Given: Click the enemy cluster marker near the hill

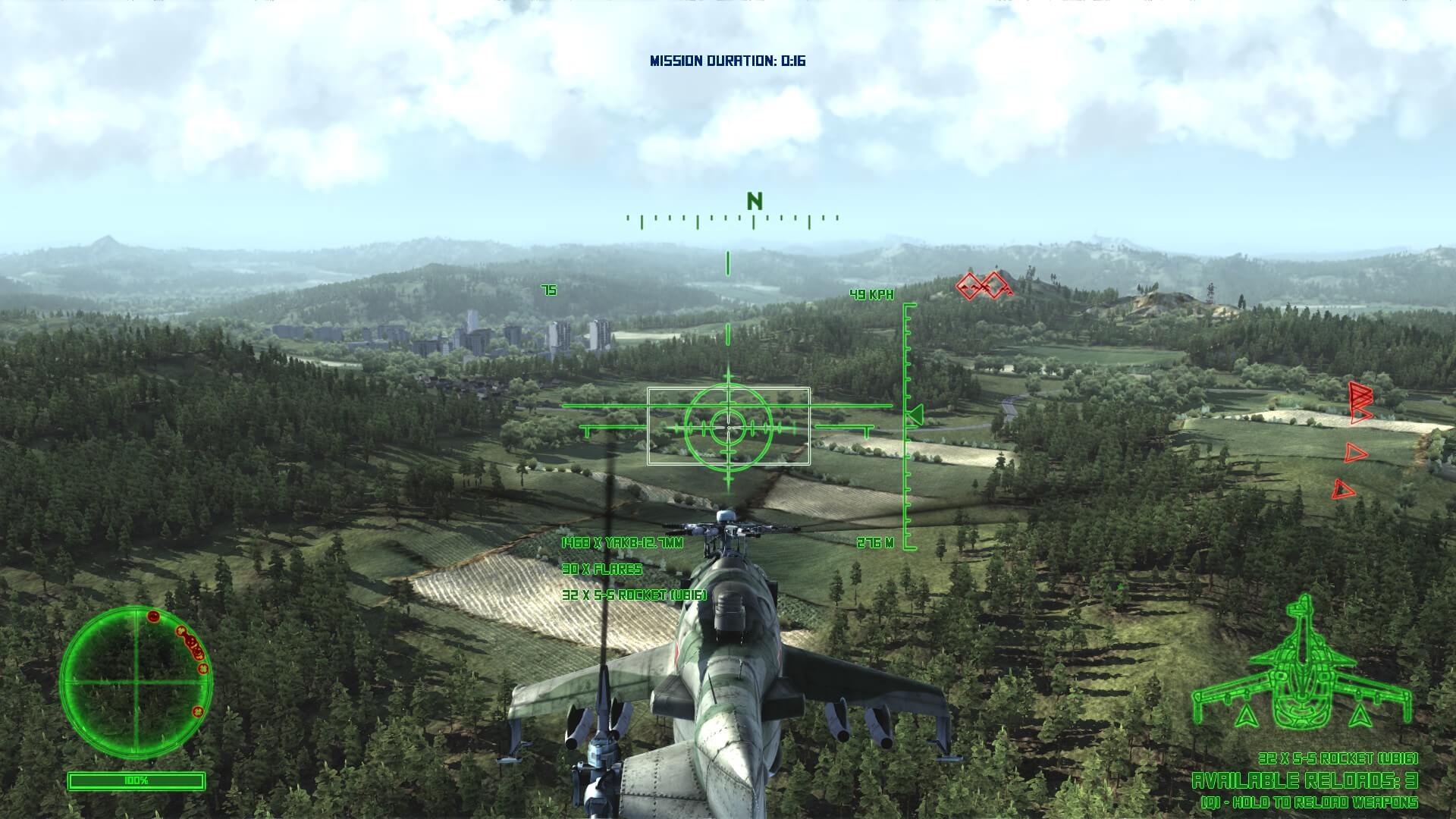Looking at the screenshot, I should click(x=982, y=287).
